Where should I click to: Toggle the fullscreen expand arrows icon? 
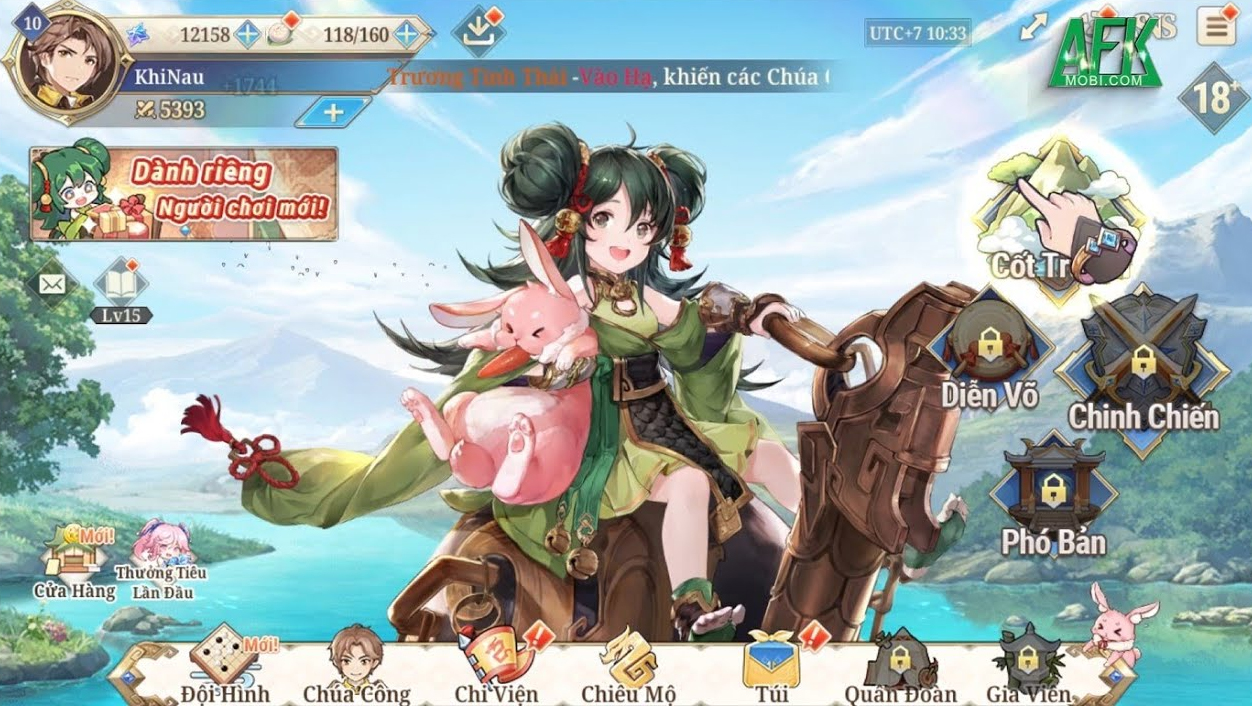[x=1033, y=29]
